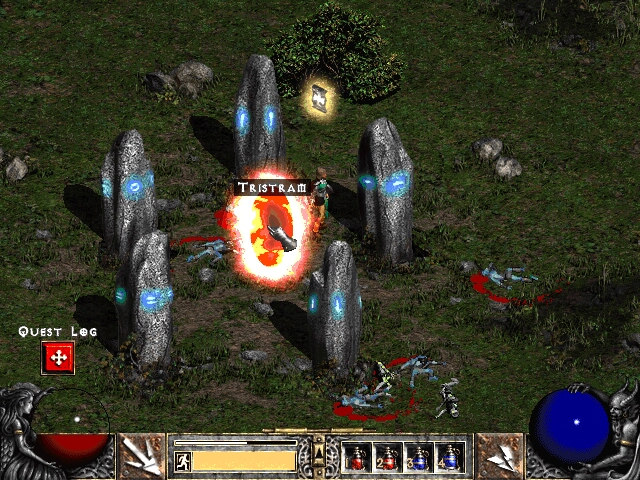Select the right skill icon by the mana orb
This screenshot has width=640, height=480.
pyautogui.click(x=499, y=456)
